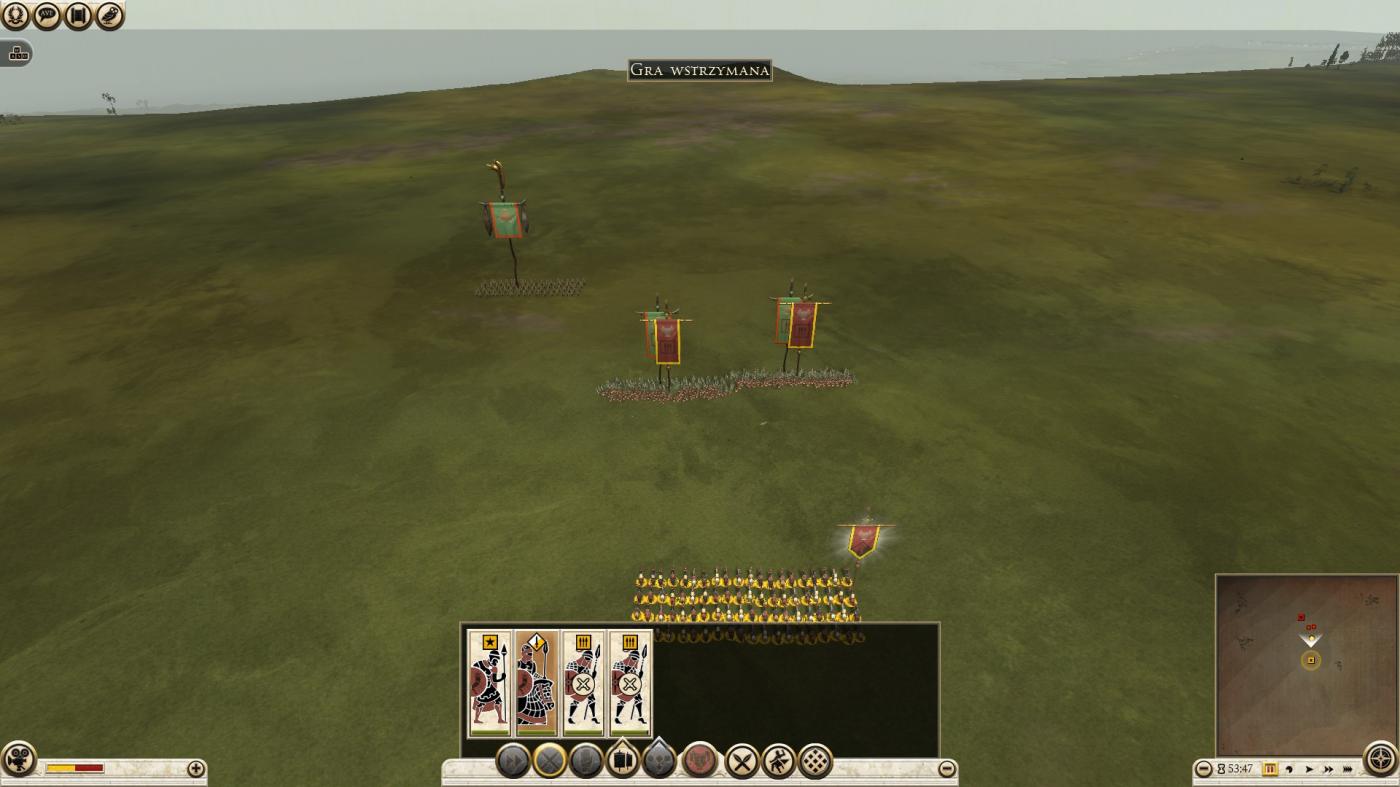The width and height of the screenshot is (1400, 787).
Task: Toggle the diamond grid formation button
Action: click(x=816, y=762)
